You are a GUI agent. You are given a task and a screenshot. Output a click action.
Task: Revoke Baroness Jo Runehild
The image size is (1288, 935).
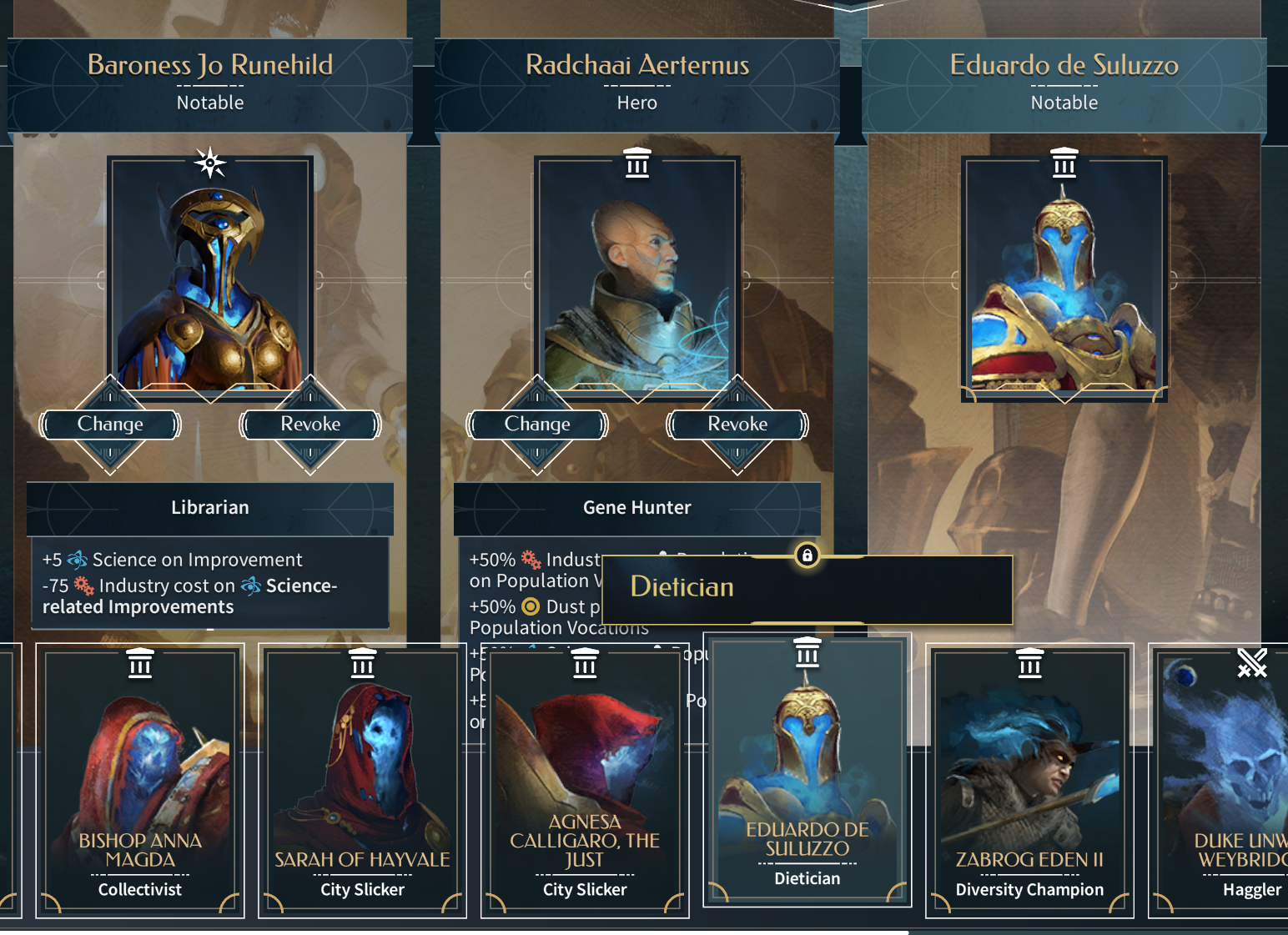310,424
